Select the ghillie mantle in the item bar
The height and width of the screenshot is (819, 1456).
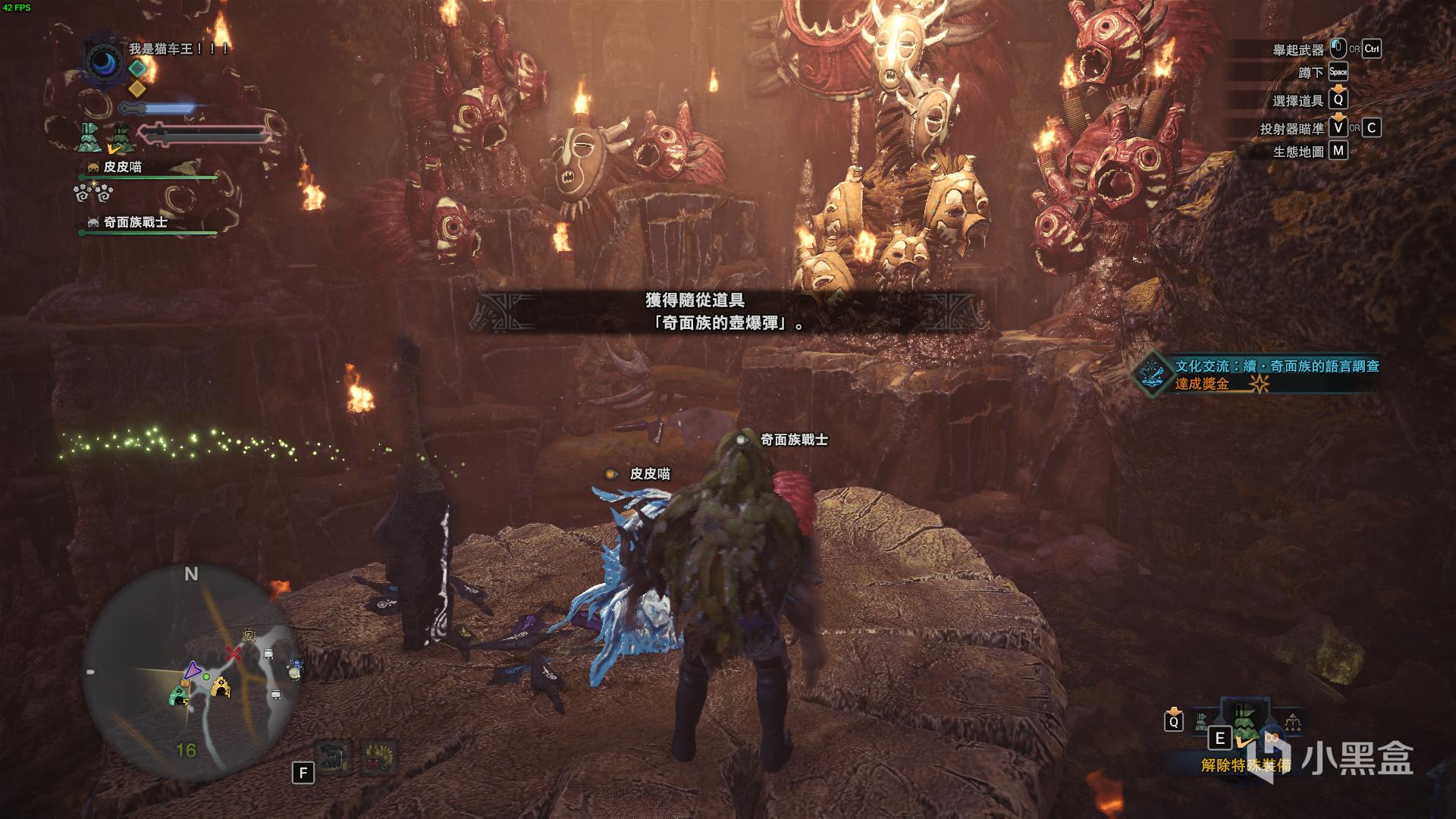click(x=1245, y=723)
